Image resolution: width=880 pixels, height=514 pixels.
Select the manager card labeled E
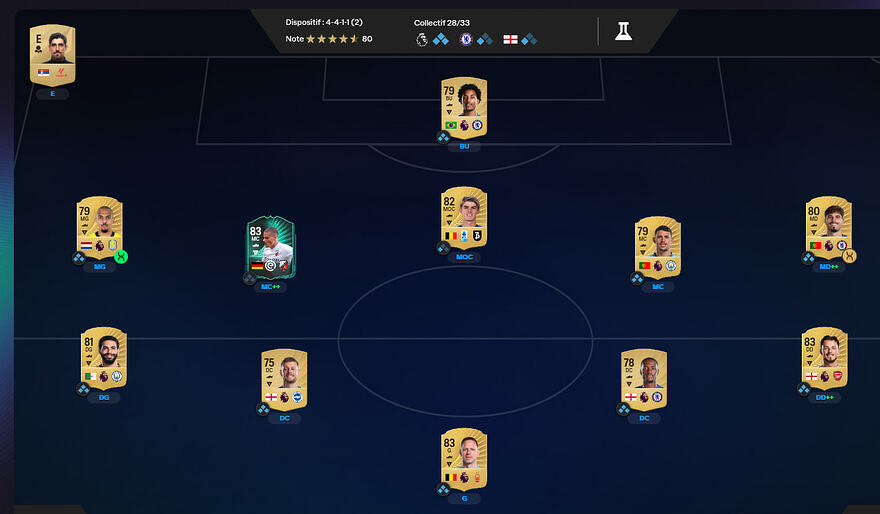[52, 55]
